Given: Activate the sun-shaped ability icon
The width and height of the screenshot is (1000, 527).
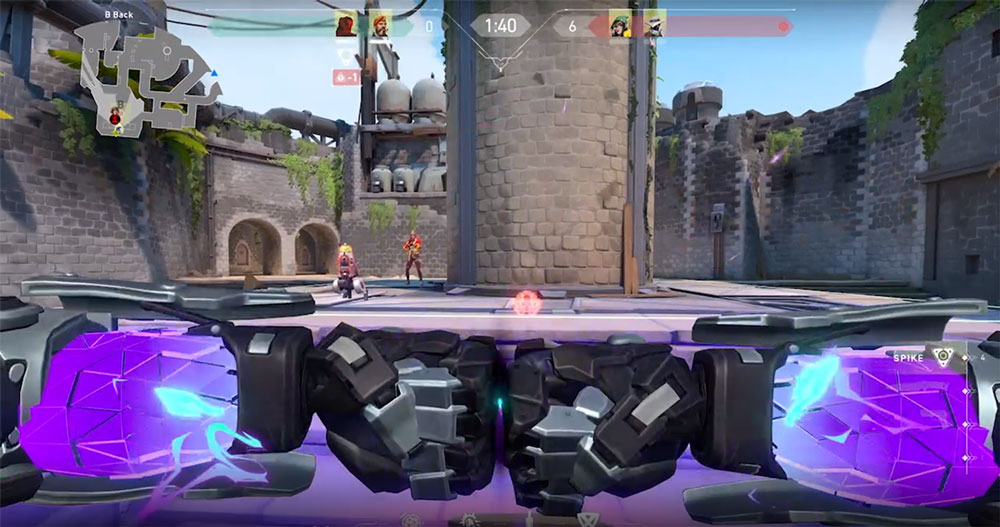Looking at the screenshot, I should (469, 520).
